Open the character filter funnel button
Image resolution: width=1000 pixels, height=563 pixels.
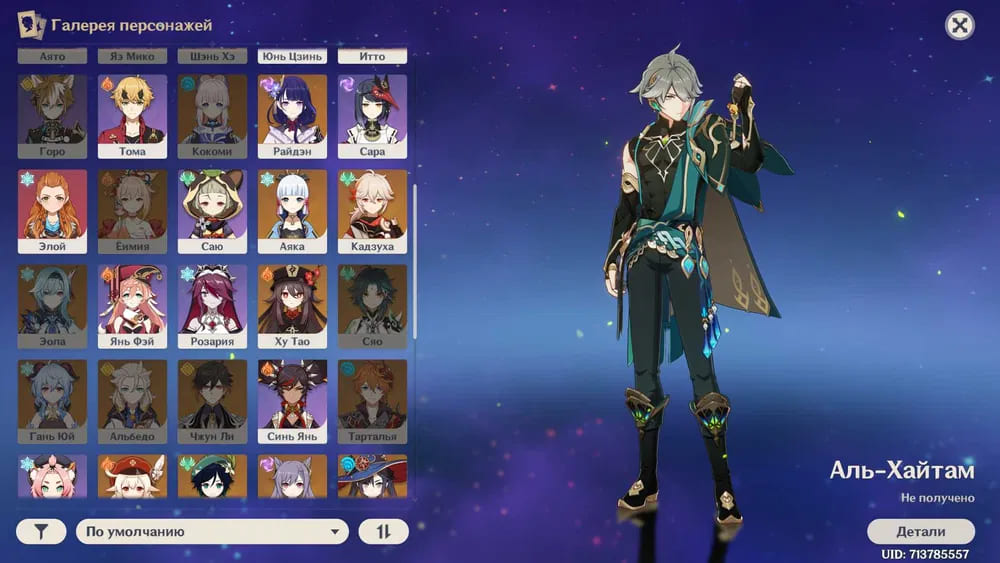coord(41,532)
